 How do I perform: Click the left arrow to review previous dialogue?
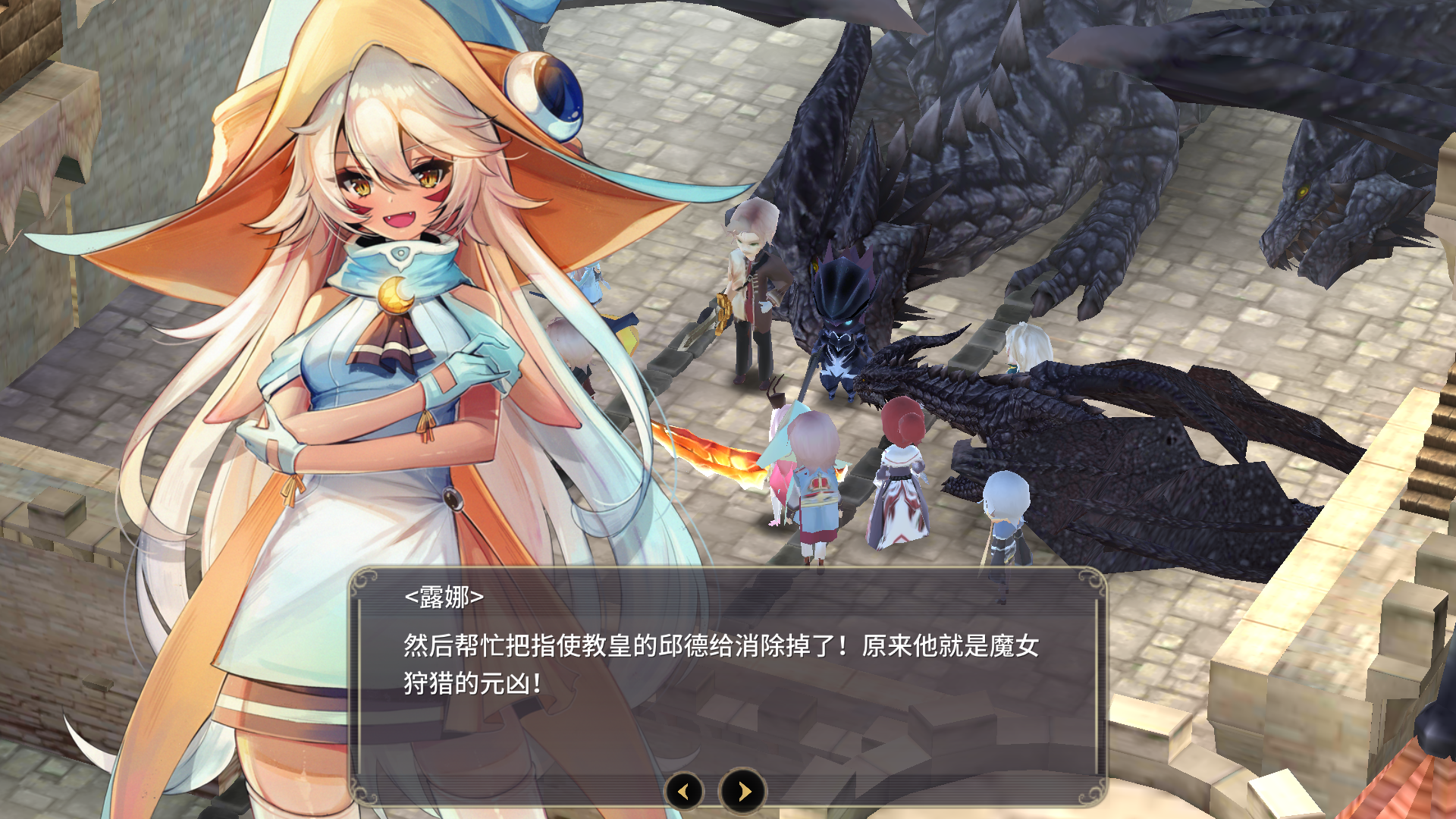click(683, 791)
